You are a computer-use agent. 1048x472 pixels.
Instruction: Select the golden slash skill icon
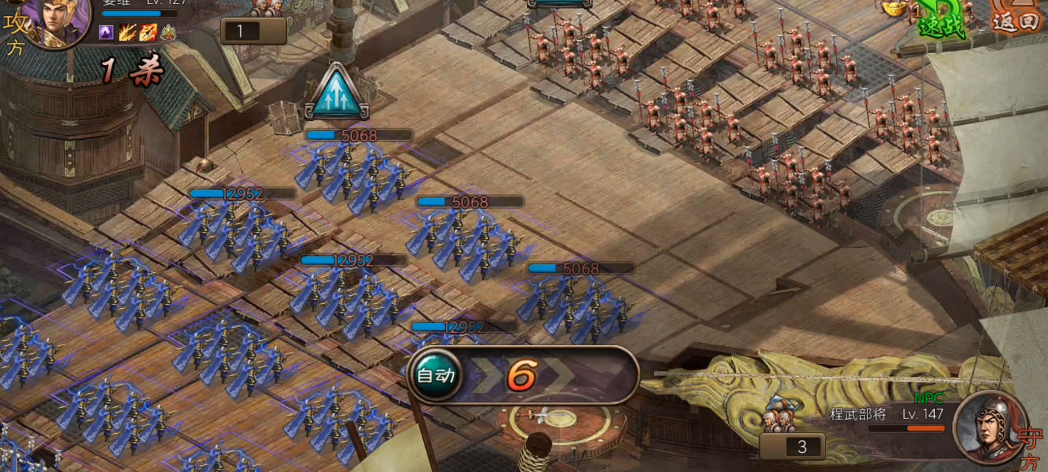tap(127, 33)
